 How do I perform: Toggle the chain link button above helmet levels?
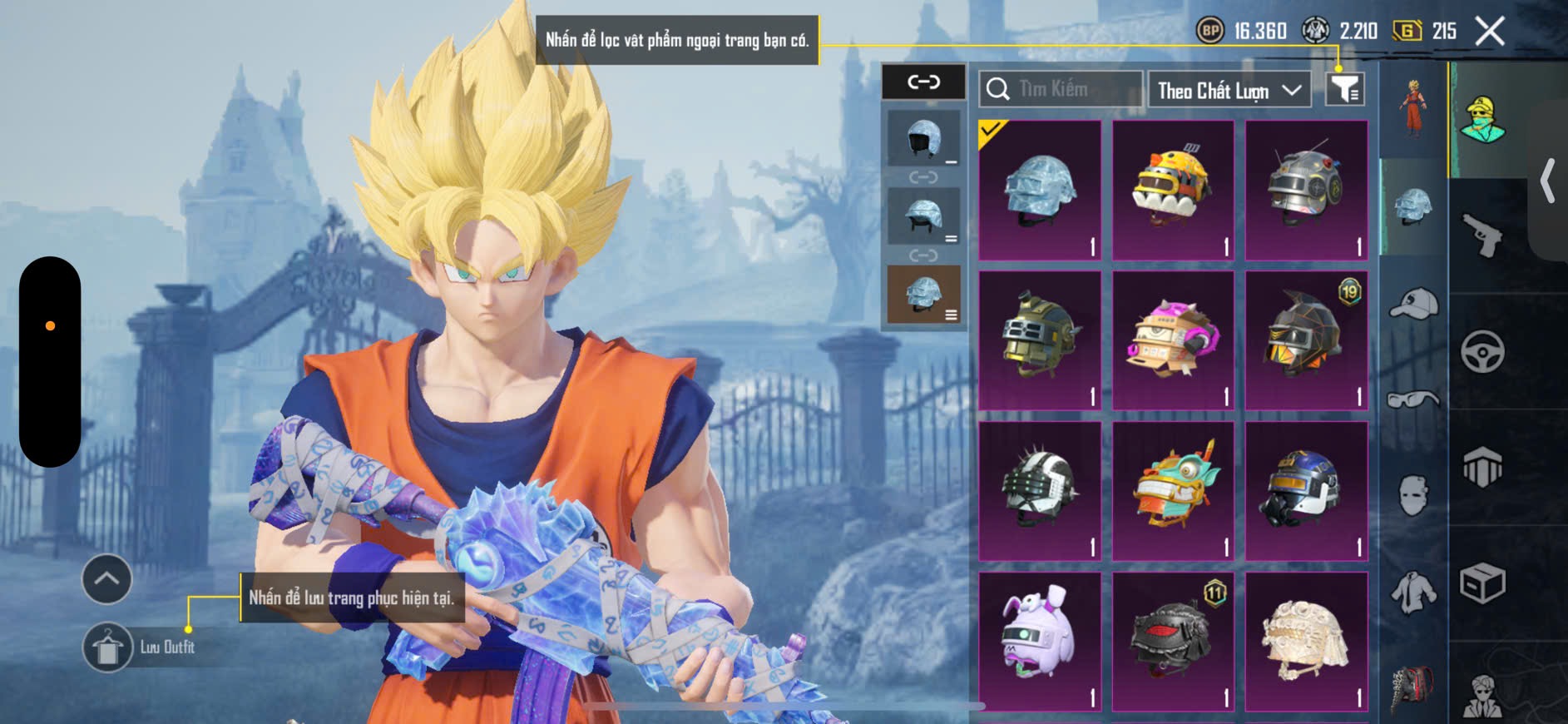[923, 82]
